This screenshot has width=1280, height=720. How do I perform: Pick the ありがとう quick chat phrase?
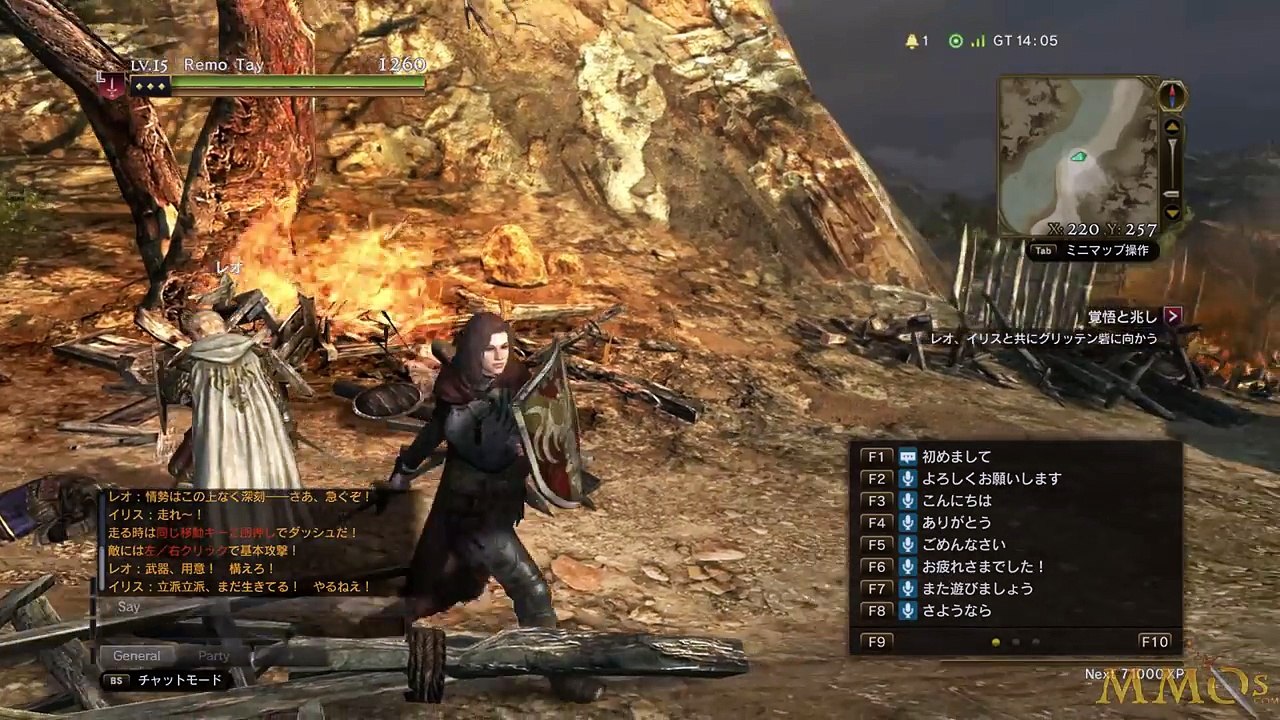957,522
